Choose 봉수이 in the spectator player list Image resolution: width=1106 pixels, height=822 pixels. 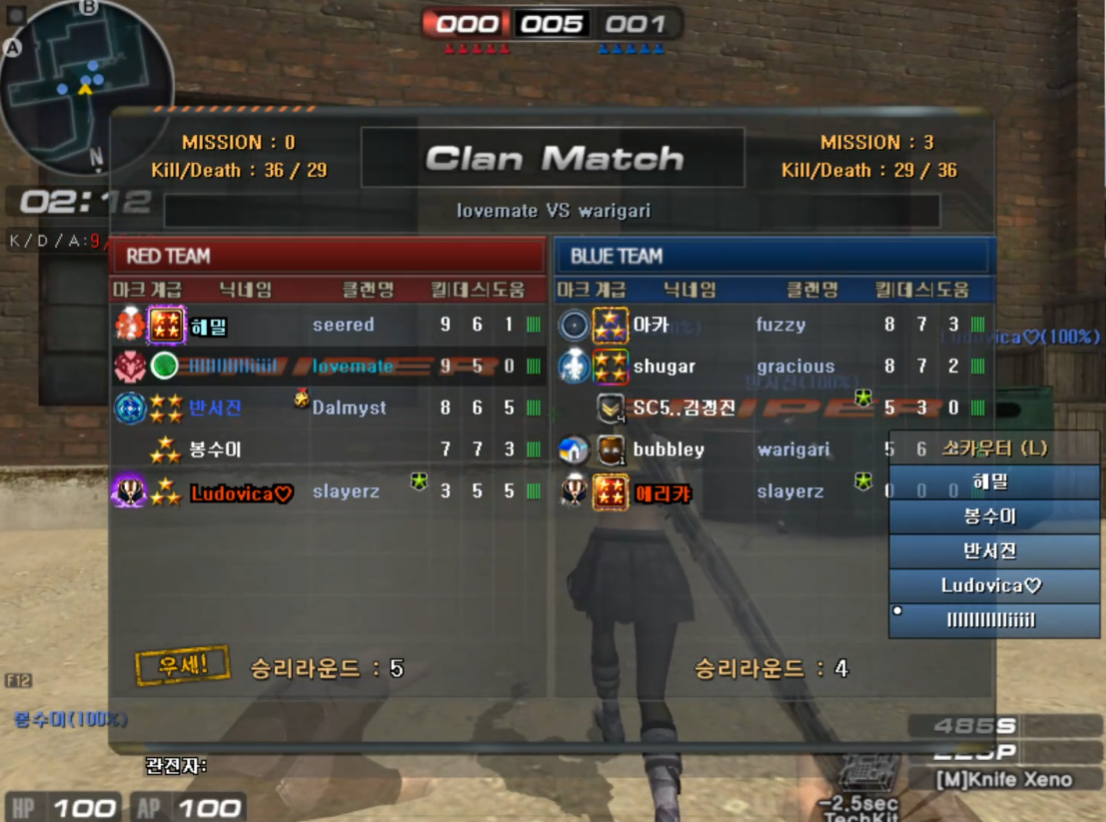(x=993, y=517)
